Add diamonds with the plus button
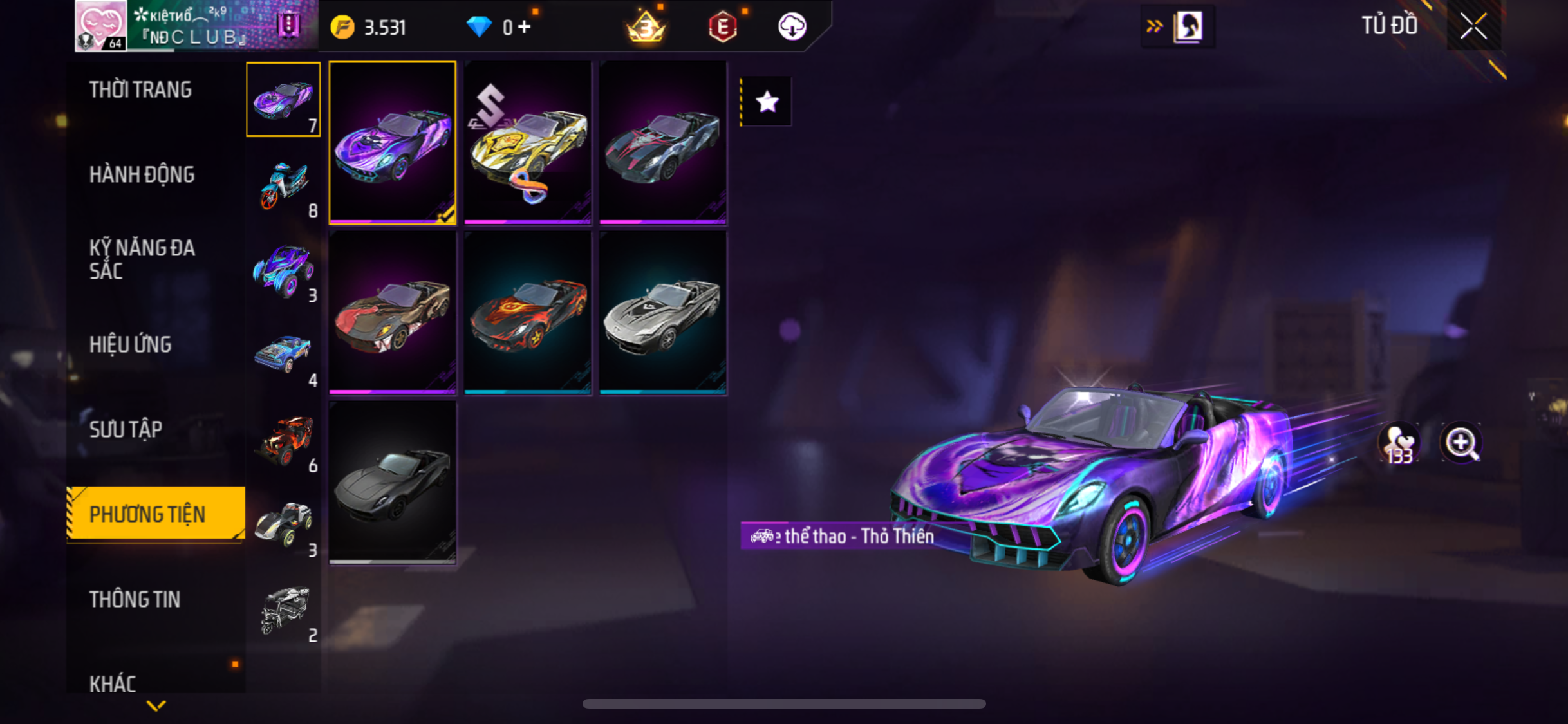 525,27
